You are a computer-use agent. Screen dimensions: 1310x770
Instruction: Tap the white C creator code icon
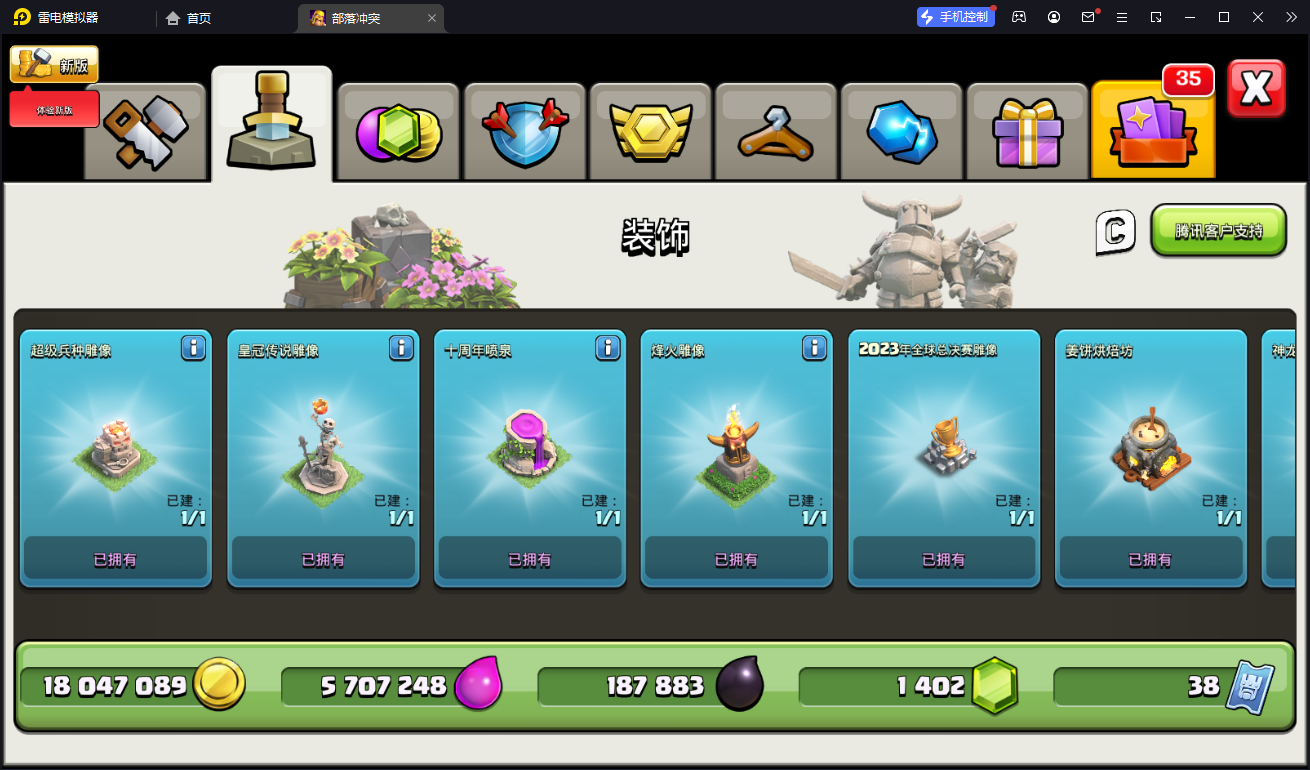click(x=1115, y=232)
